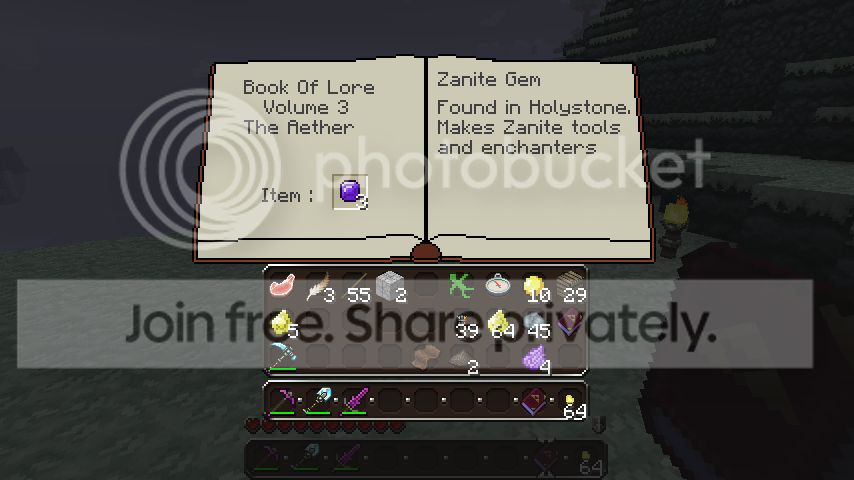Image resolution: width=854 pixels, height=480 pixels.
Task: Select the Zanite Gem item slot in the book
Action: [350, 191]
